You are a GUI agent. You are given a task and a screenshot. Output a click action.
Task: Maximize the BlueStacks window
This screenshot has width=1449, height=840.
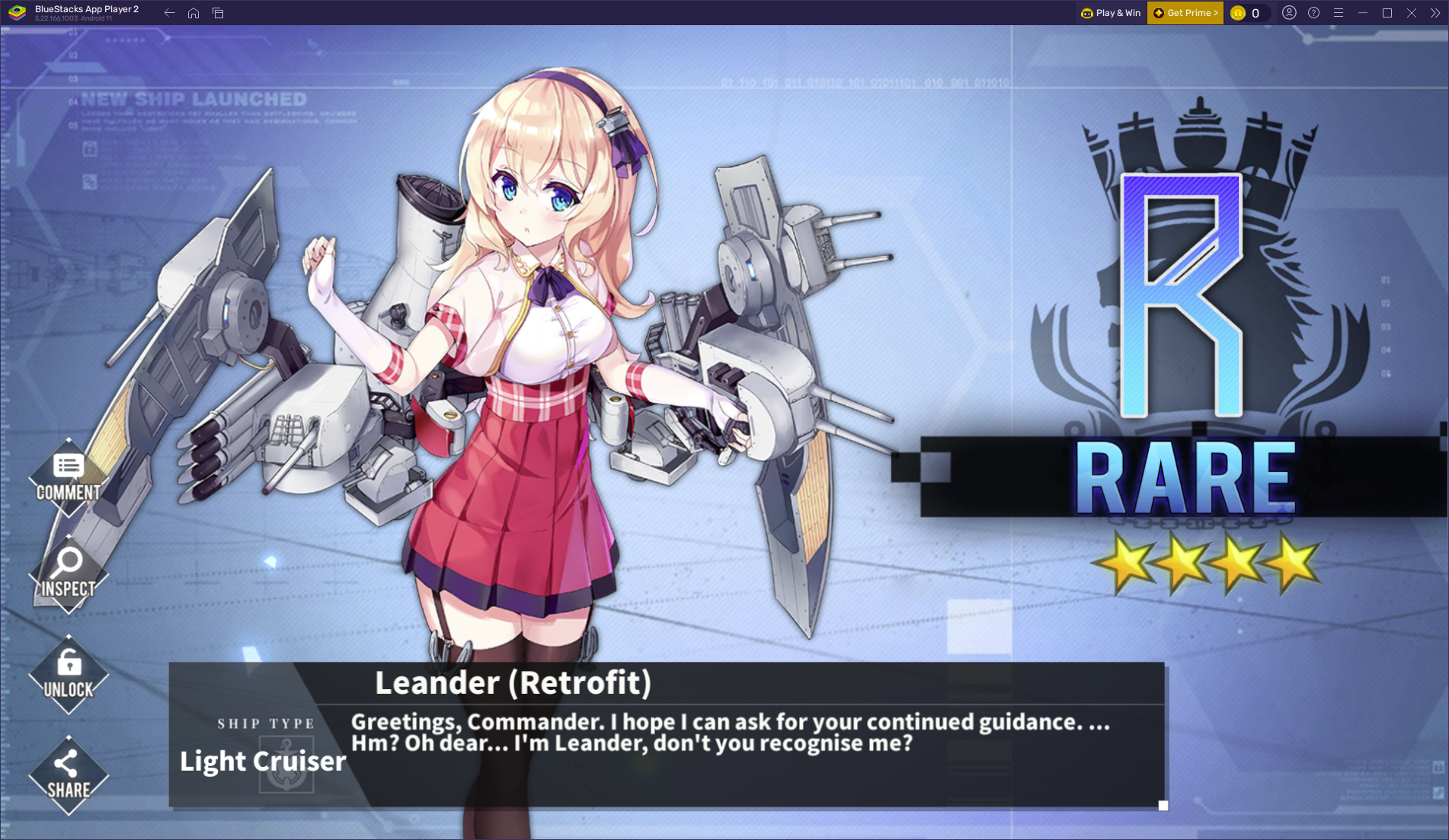point(1387,13)
